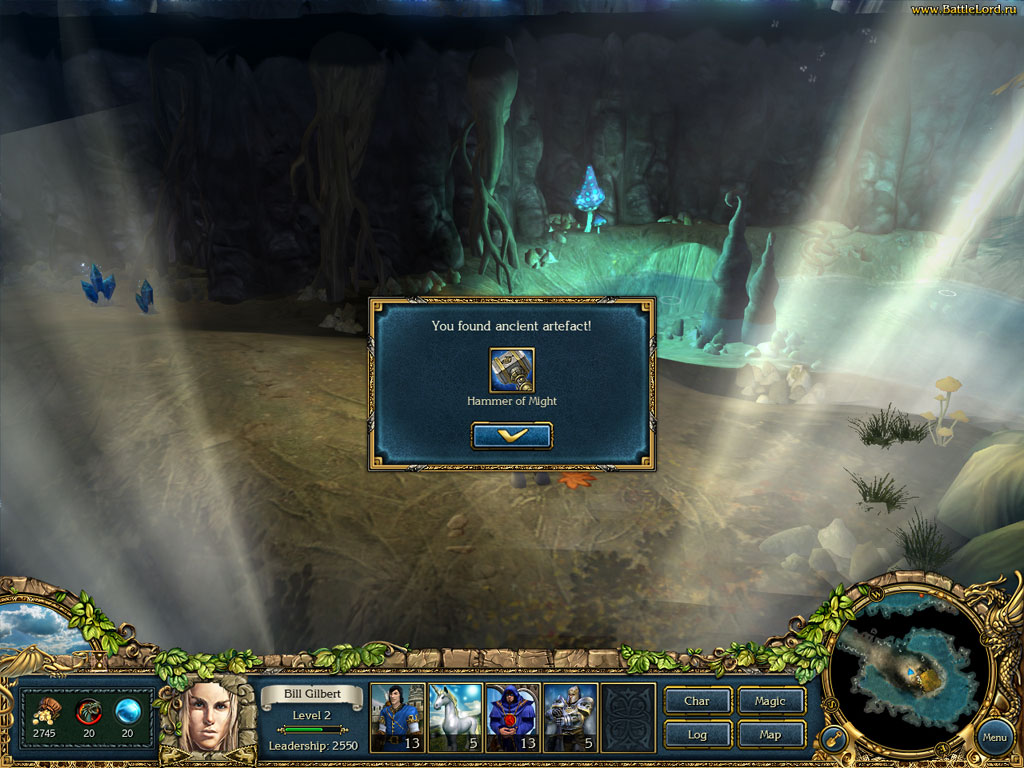The image size is (1024, 768).
Task: Confirm the found artefact with the checkmark button
Action: (x=511, y=436)
